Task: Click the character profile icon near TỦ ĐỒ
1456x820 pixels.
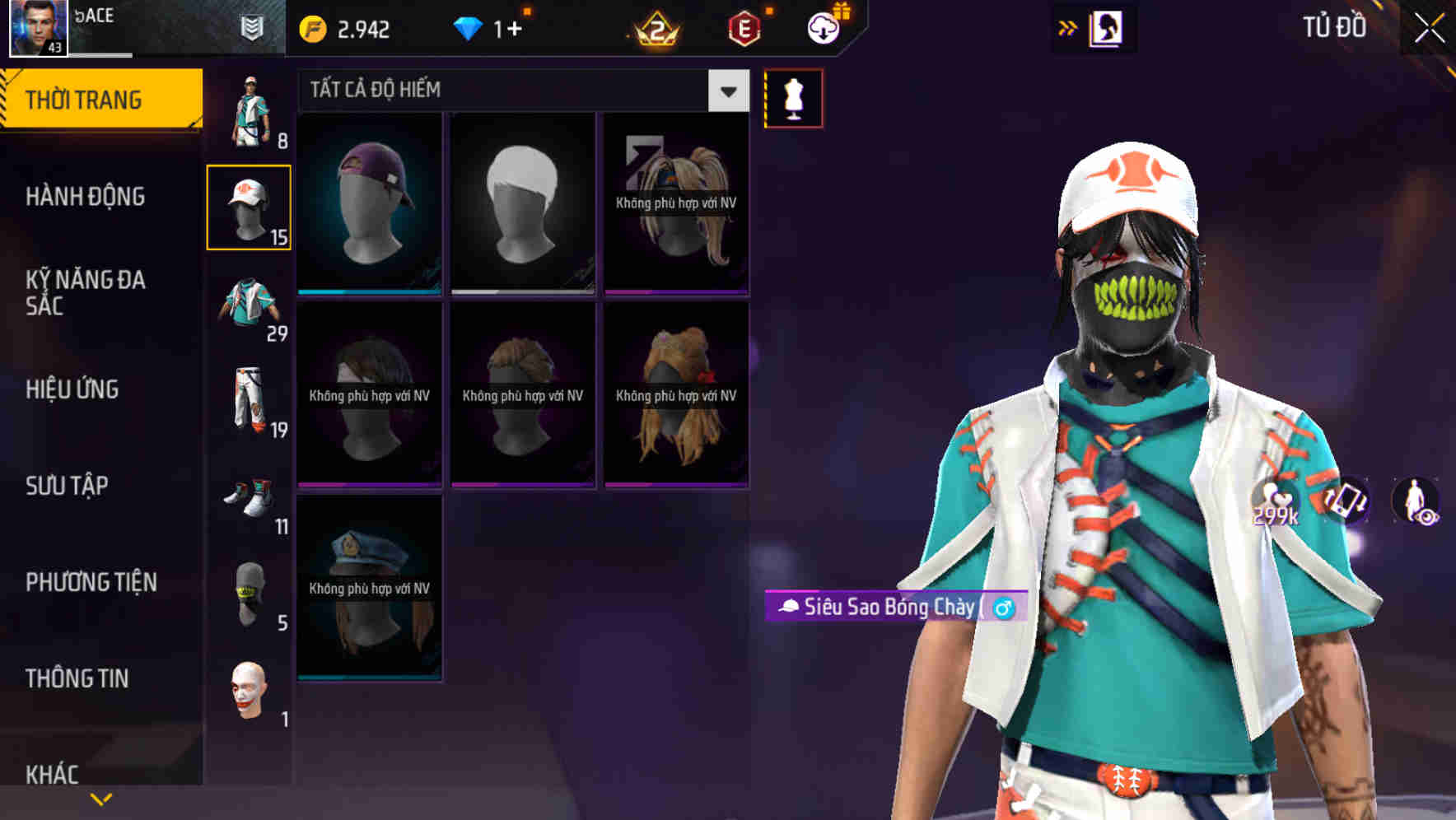Action: point(1108,27)
